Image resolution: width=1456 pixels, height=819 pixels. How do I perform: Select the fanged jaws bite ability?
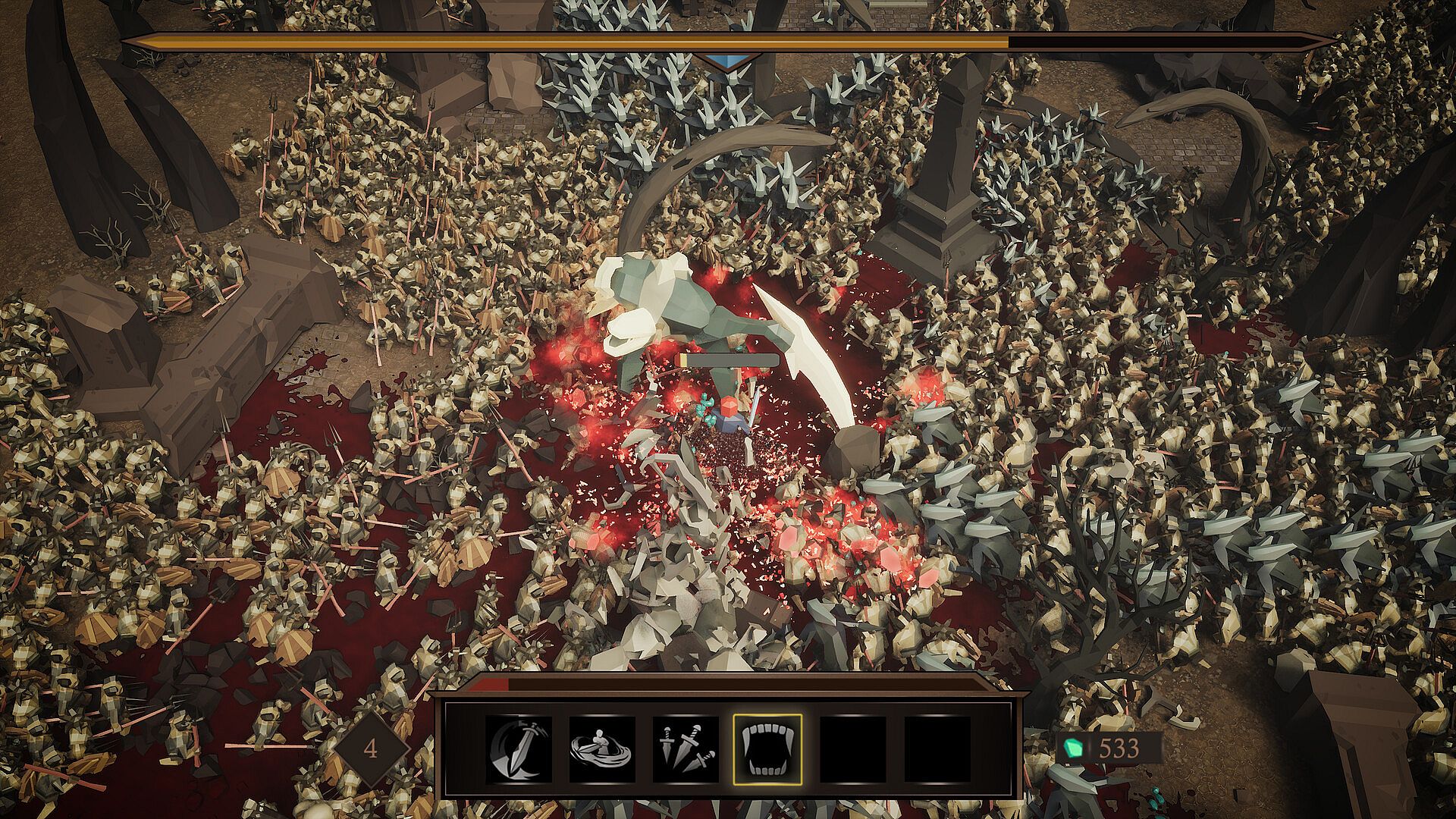(767, 748)
